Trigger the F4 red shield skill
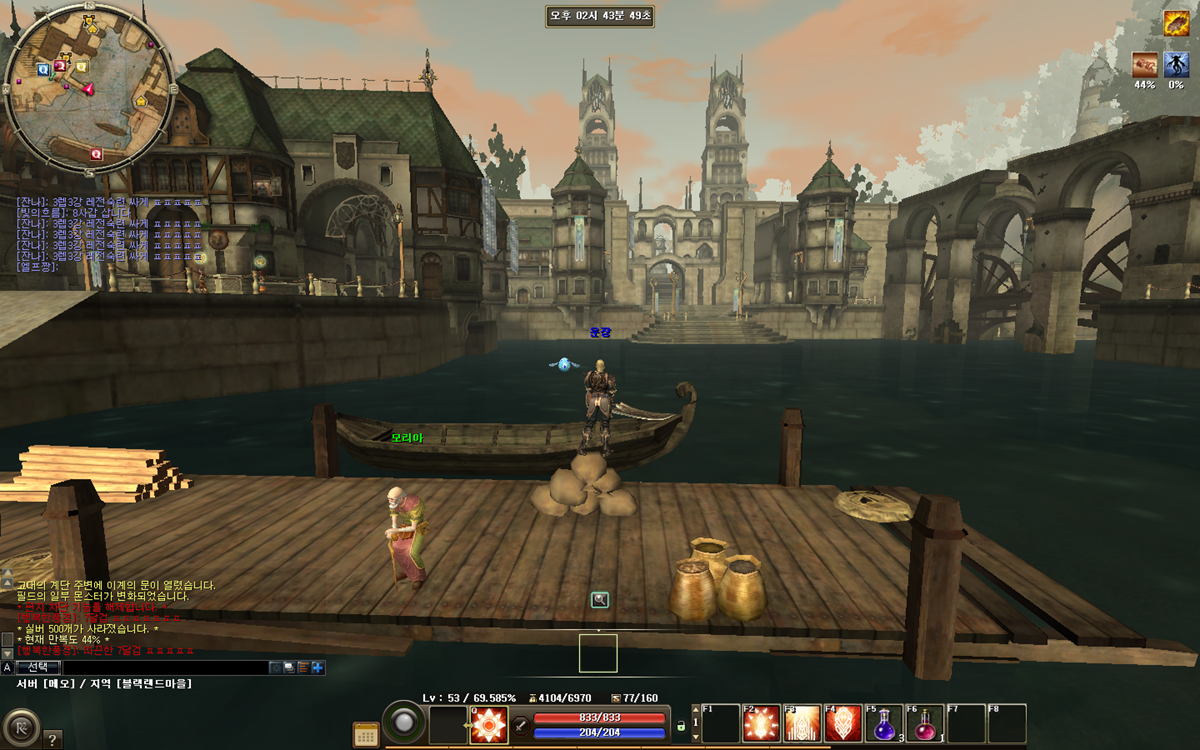Viewport: 1200px width, 750px height. tap(843, 724)
